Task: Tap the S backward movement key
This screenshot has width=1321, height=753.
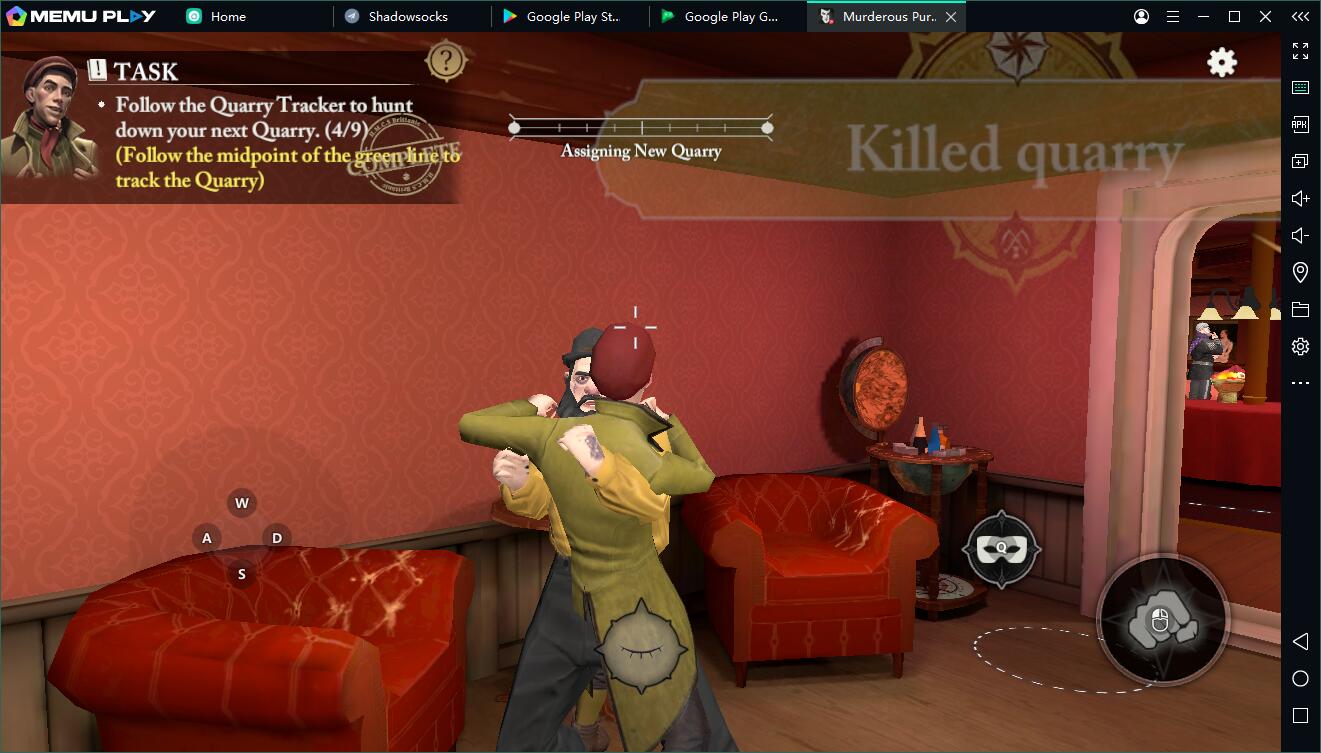Action: pyautogui.click(x=241, y=574)
